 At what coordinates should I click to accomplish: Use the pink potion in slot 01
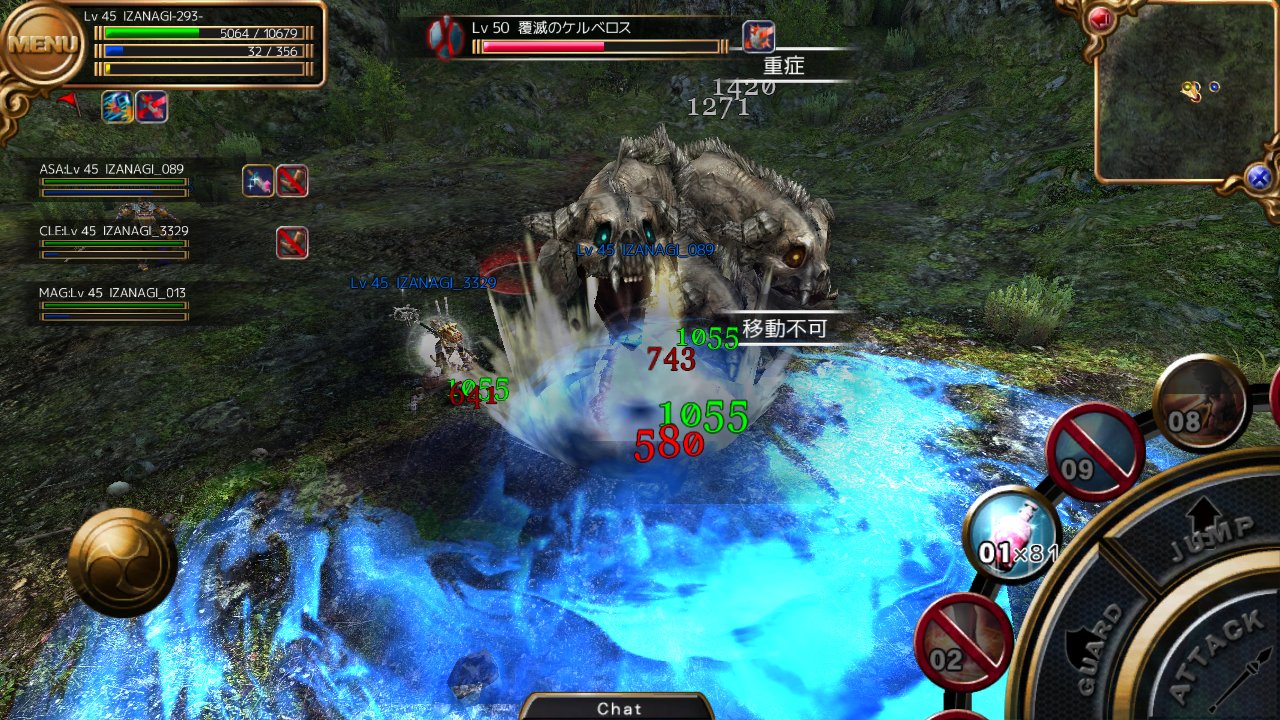(x=1014, y=535)
